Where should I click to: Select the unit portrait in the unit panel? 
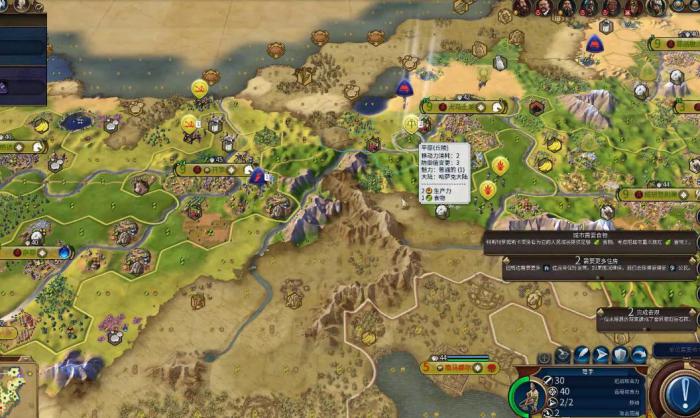[x=527, y=396]
